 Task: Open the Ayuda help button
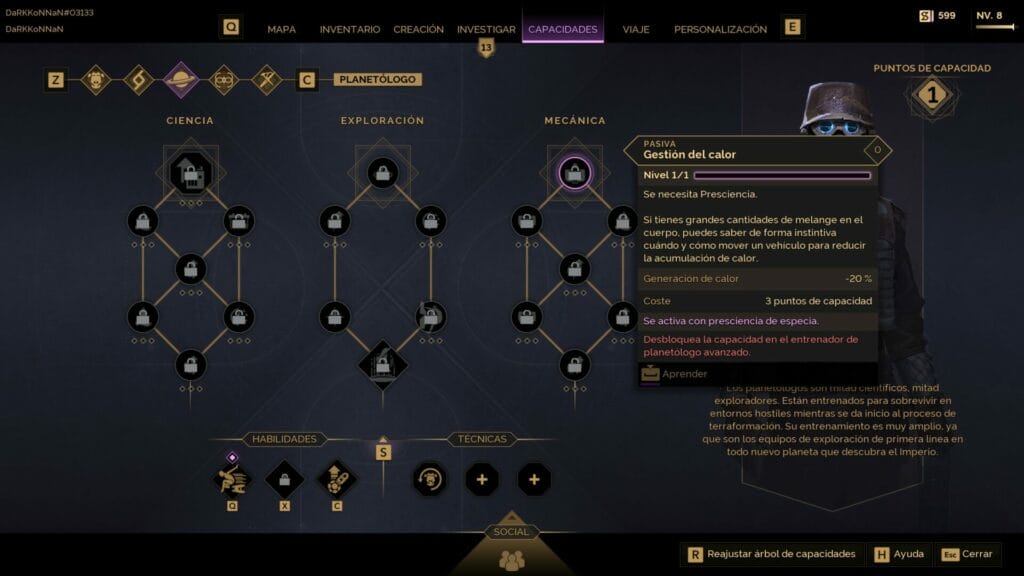tap(899, 554)
